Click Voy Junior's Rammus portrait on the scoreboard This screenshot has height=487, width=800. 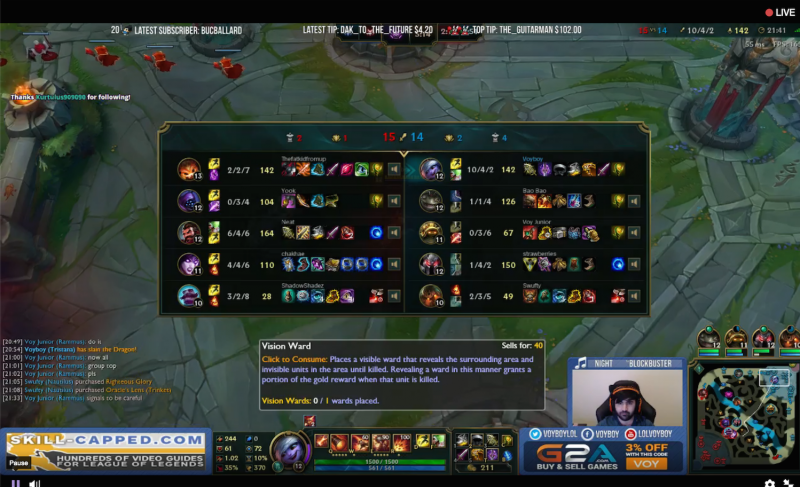coord(430,233)
